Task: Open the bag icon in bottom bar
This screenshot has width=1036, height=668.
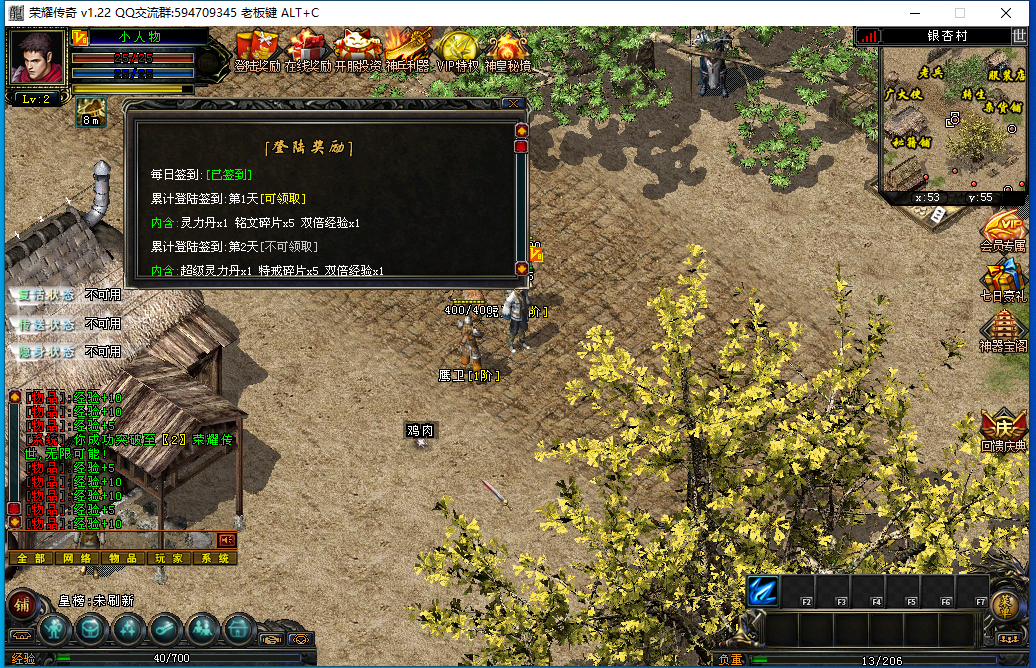Action: (90, 629)
